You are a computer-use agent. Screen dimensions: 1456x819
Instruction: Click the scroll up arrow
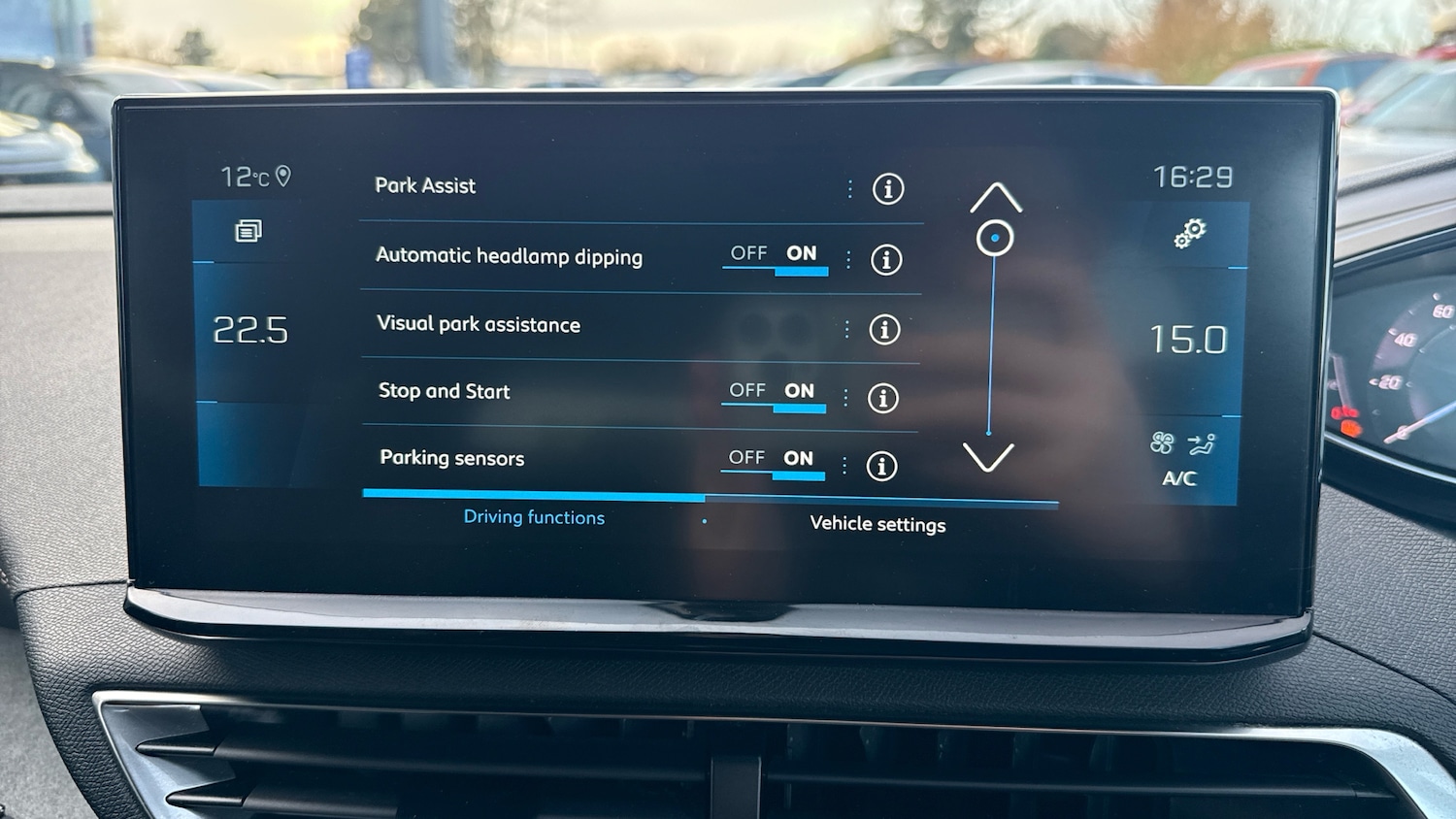pos(996,198)
